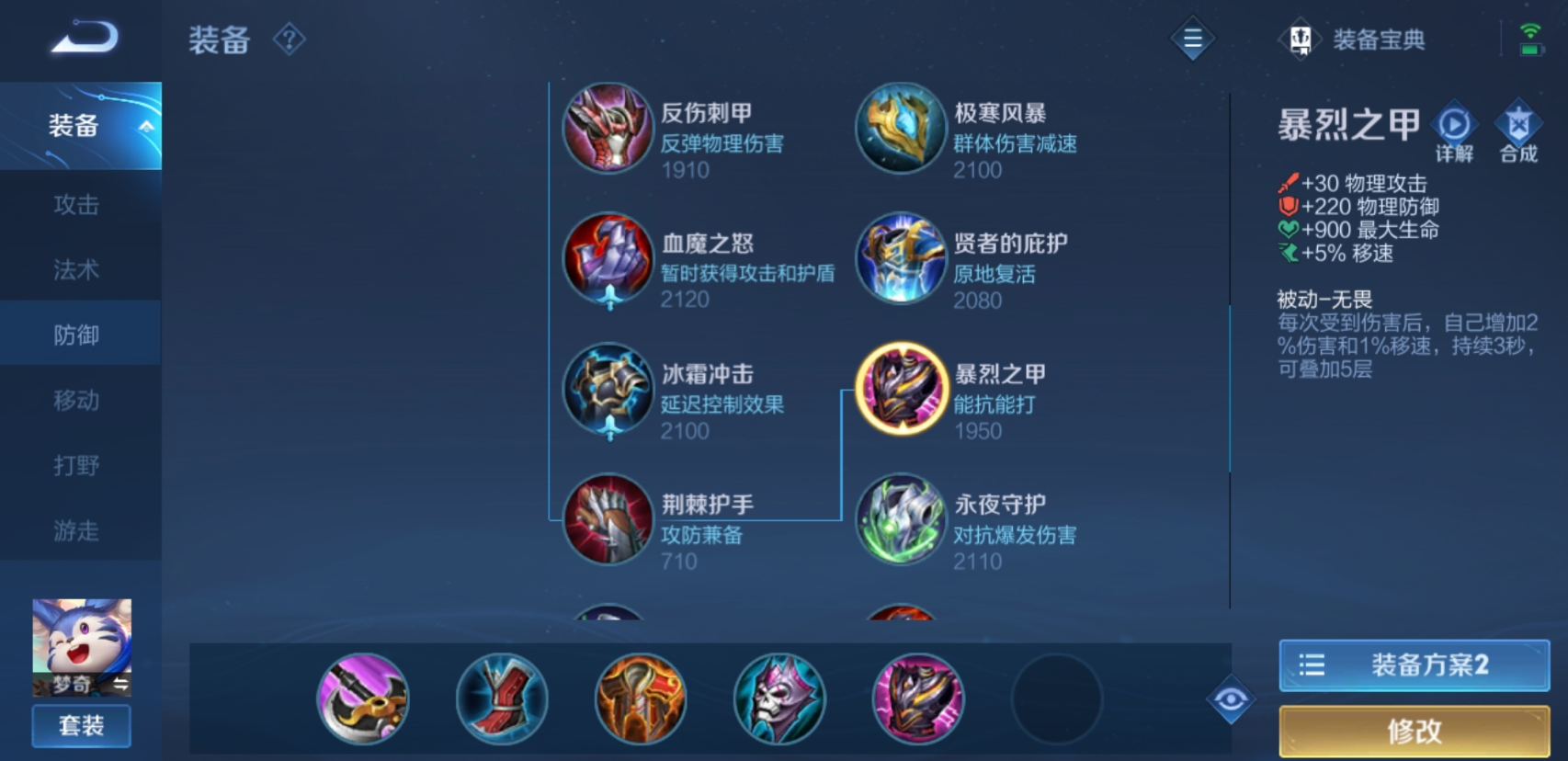Switch to the 法术 category tab
Viewport: 1568px width, 761px height.
(80, 270)
